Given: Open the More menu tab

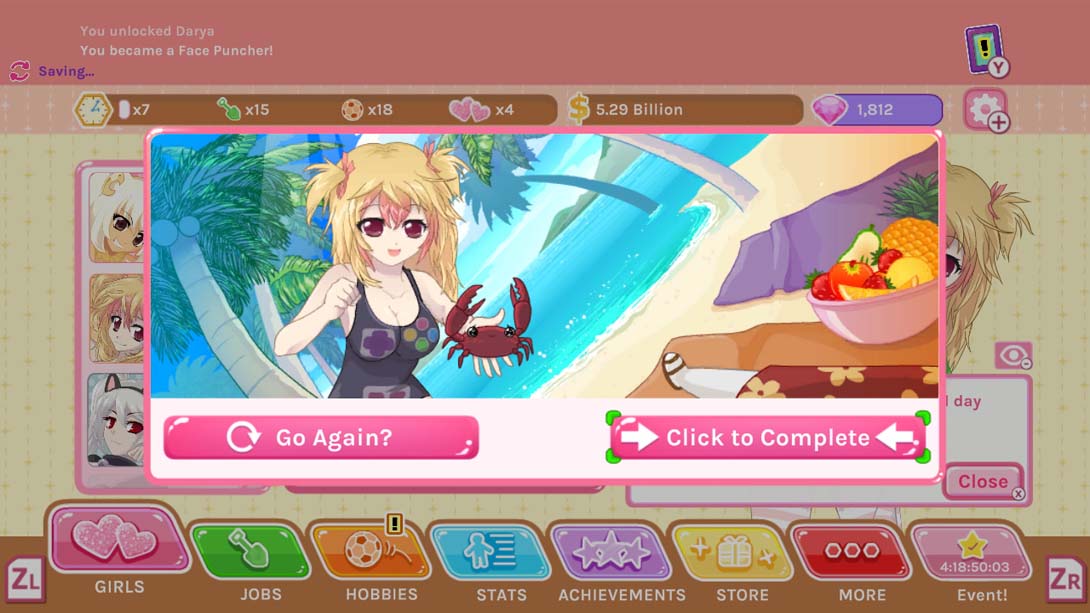Looking at the screenshot, I should (x=851, y=553).
